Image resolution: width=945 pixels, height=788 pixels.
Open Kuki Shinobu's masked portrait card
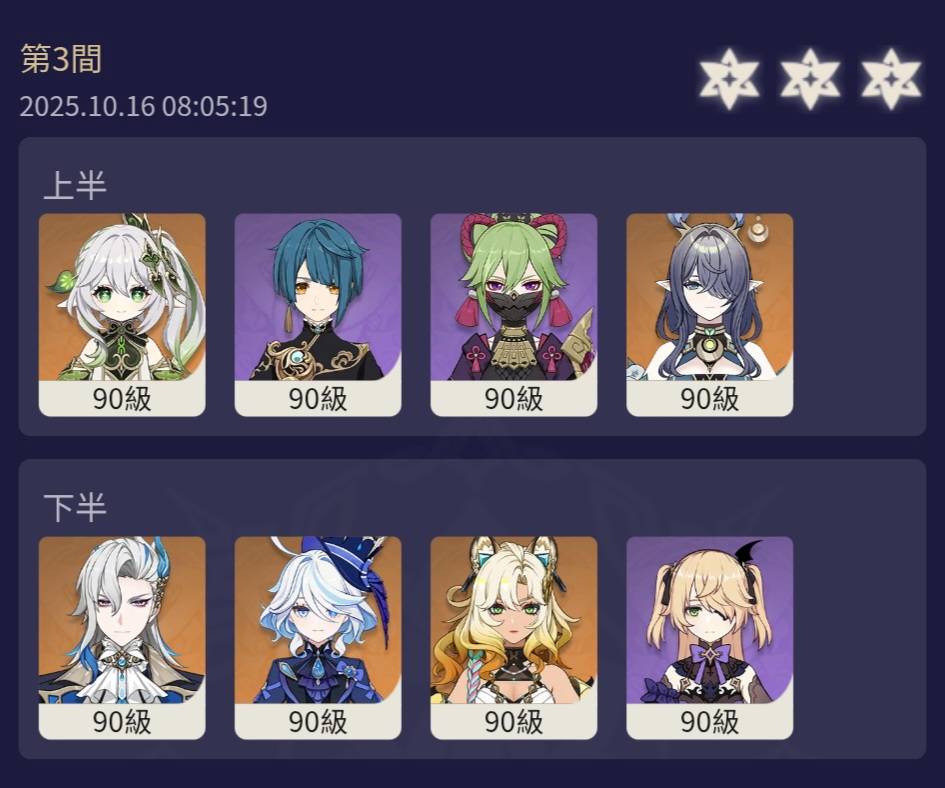(x=514, y=300)
